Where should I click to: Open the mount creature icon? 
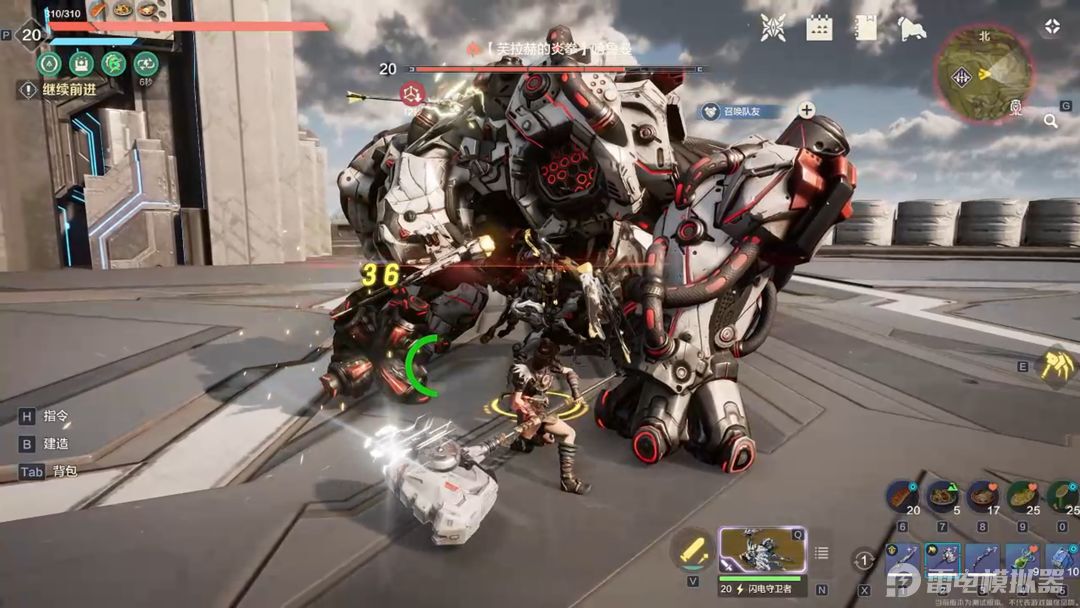[x=911, y=28]
